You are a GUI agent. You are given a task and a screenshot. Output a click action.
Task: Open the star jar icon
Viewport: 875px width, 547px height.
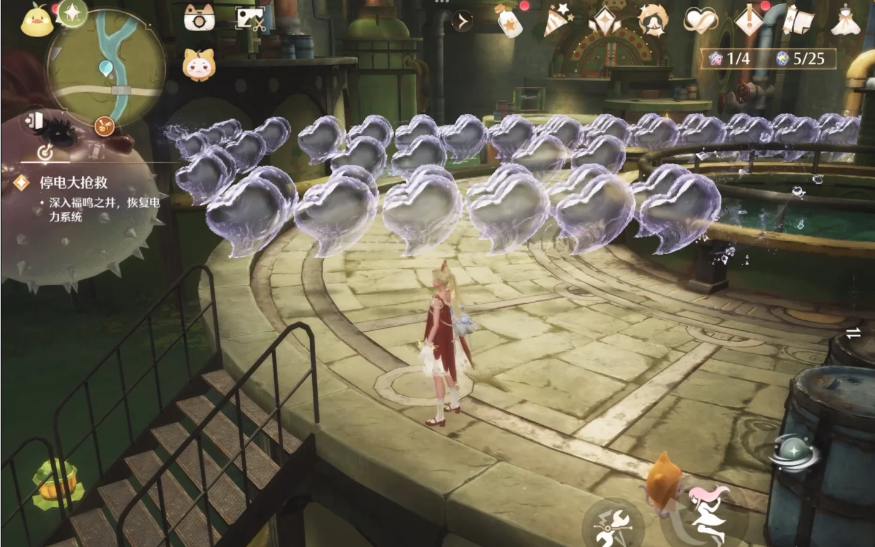(509, 20)
